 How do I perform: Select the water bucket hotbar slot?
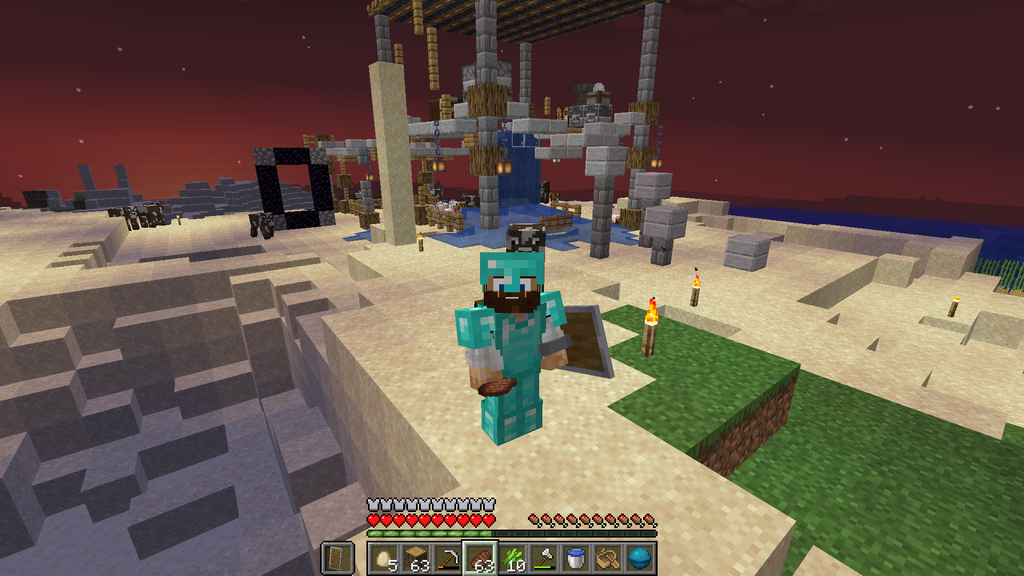point(577,557)
